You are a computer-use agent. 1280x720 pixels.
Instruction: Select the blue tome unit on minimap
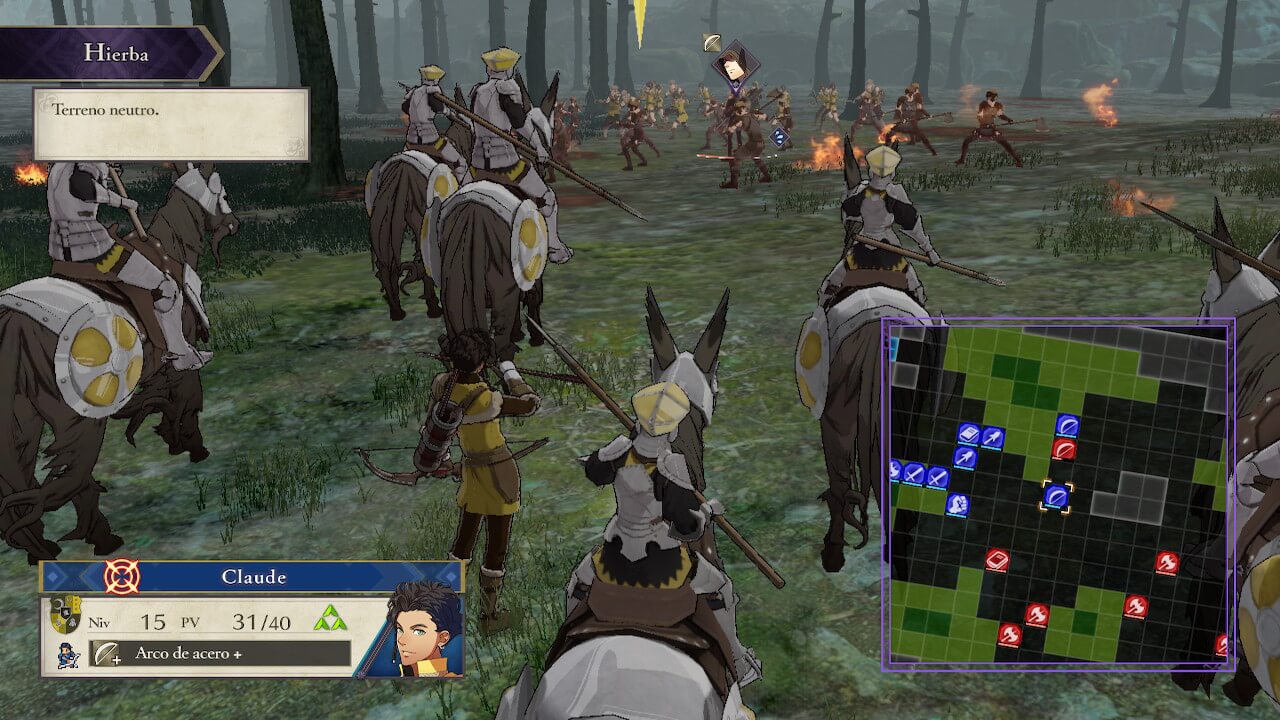point(969,433)
